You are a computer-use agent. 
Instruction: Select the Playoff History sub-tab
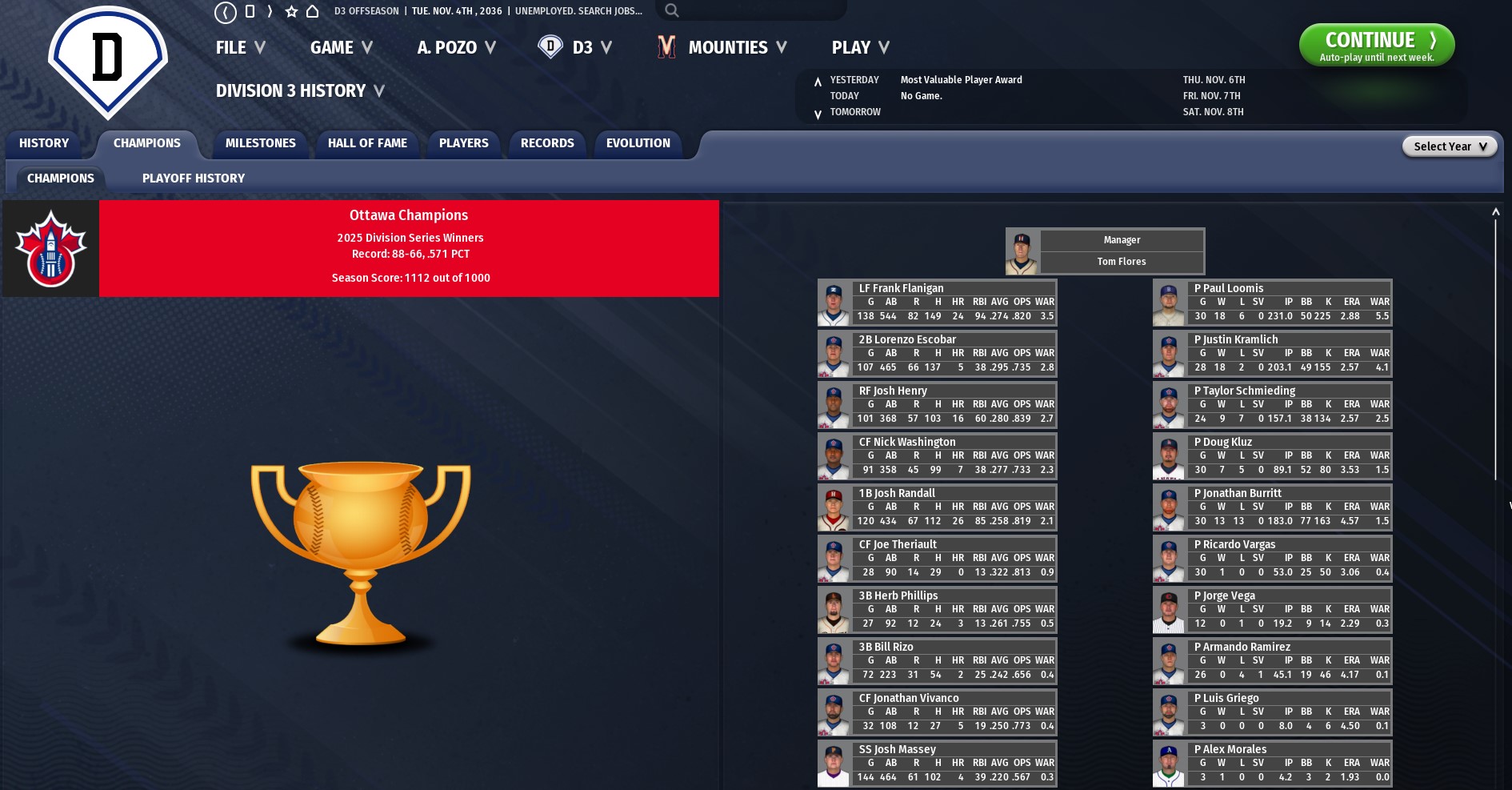(x=194, y=178)
